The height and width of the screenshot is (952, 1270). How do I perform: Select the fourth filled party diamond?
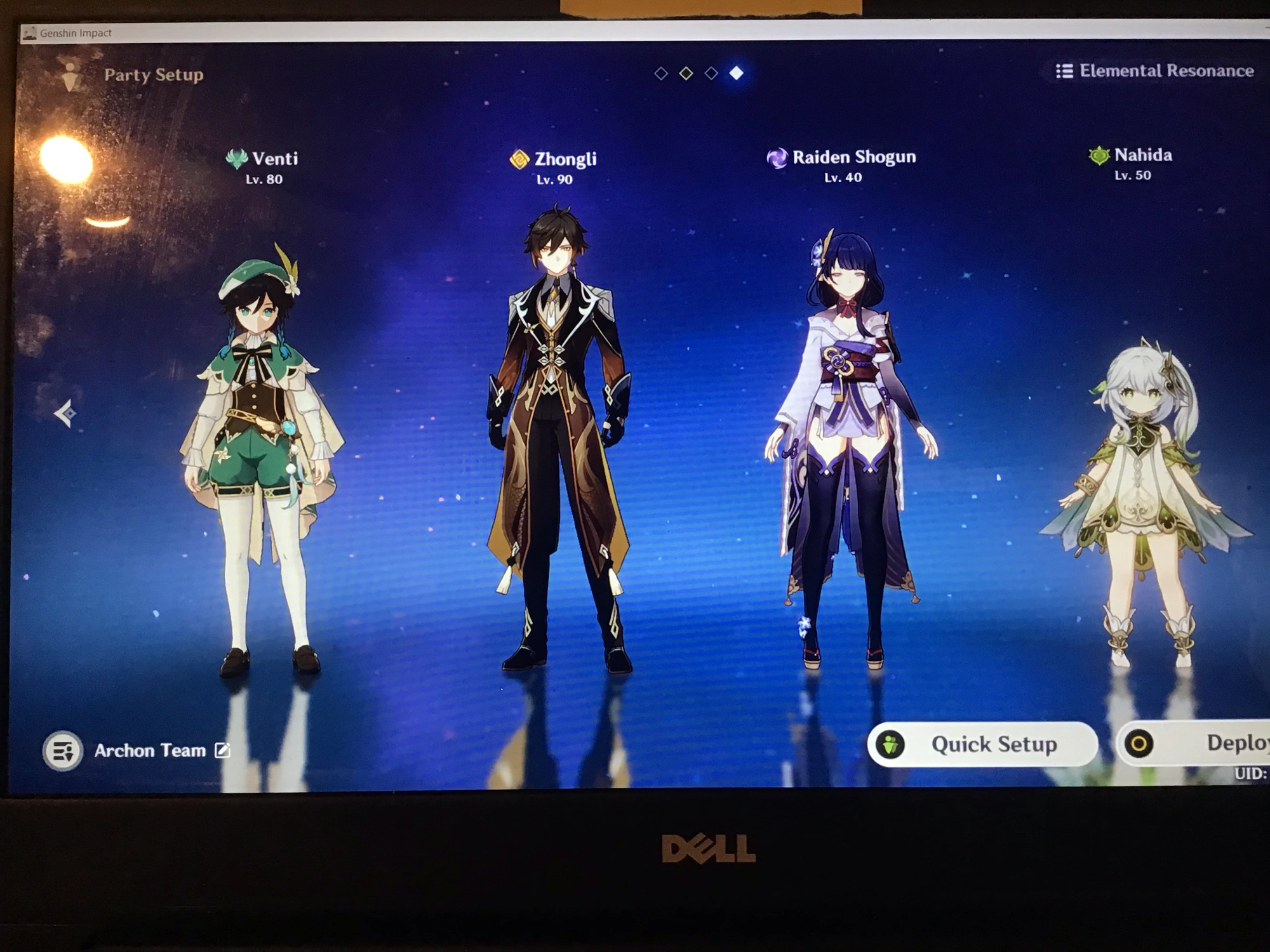click(x=736, y=72)
